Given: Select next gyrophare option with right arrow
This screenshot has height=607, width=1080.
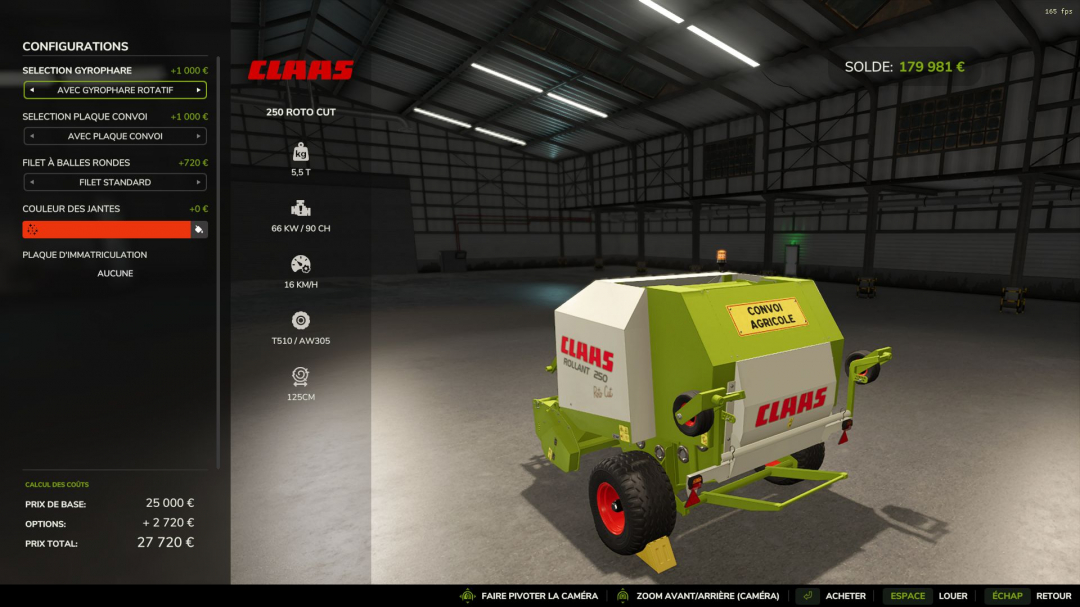Looking at the screenshot, I should [x=199, y=90].
